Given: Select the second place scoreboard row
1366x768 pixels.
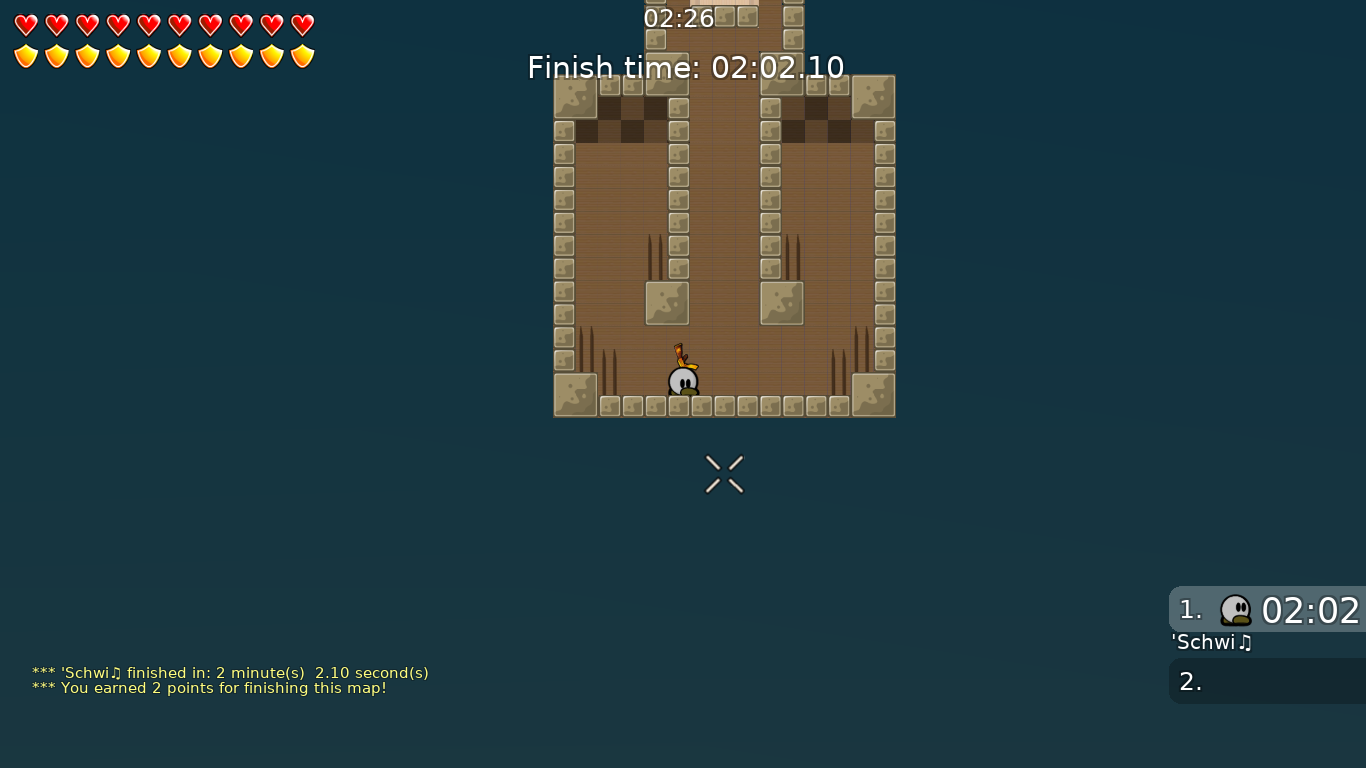Looking at the screenshot, I should (x=1265, y=681).
